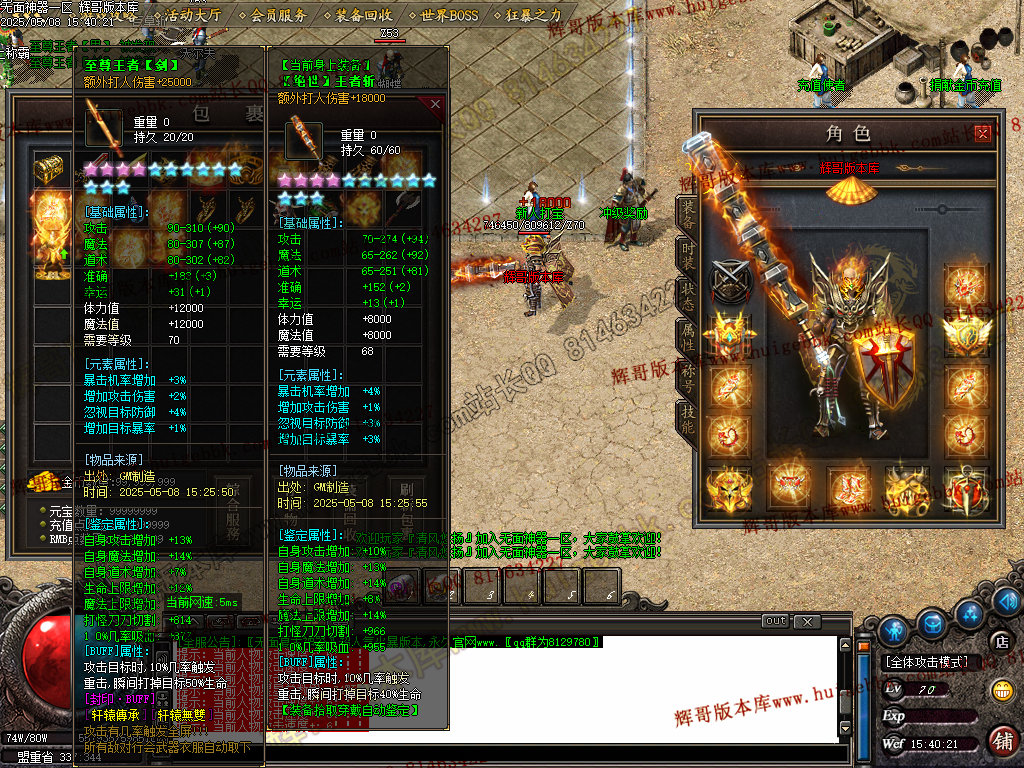Open the 活动大厅 menu
The image size is (1024, 768).
pyautogui.click(x=194, y=15)
